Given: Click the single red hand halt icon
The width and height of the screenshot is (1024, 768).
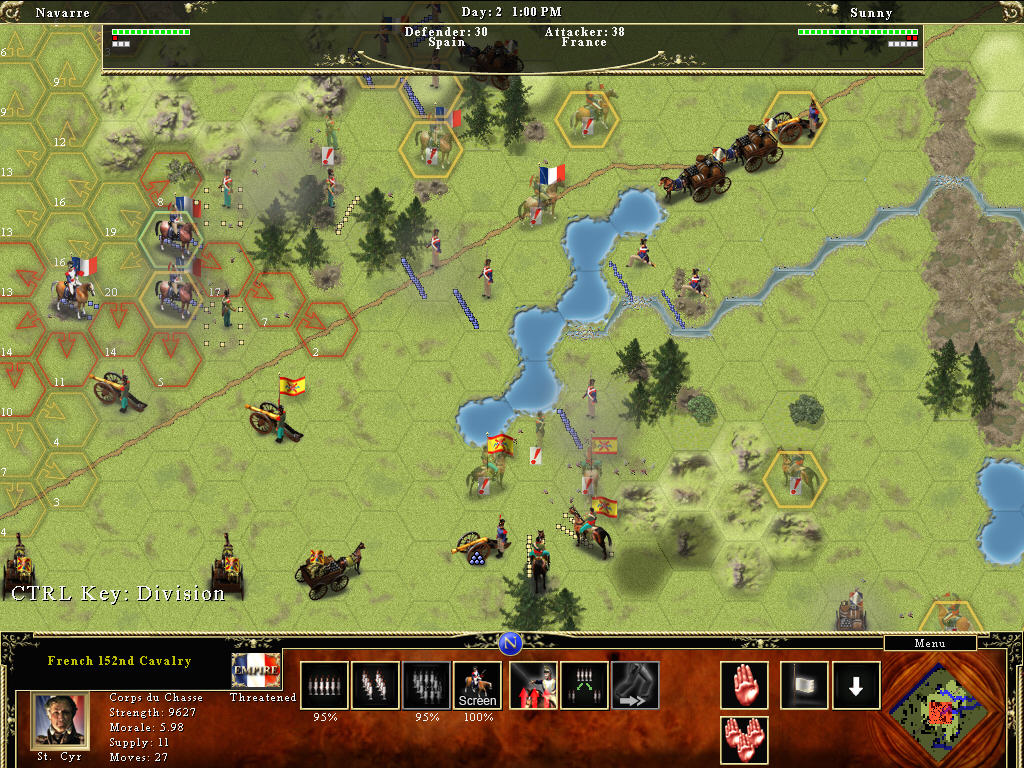Looking at the screenshot, I should click(745, 685).
